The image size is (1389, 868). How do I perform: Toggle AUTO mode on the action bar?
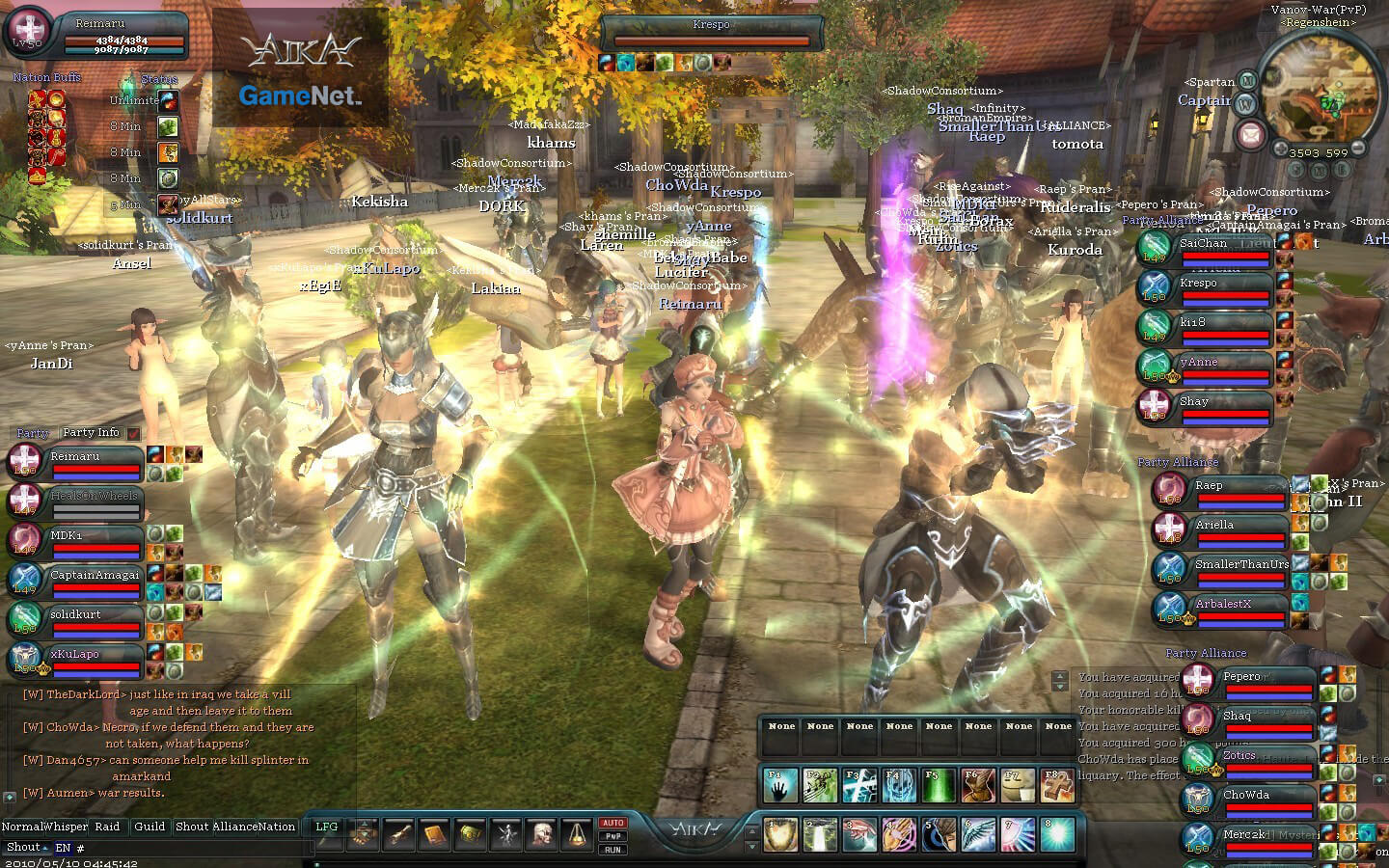(x=614, y=823)
